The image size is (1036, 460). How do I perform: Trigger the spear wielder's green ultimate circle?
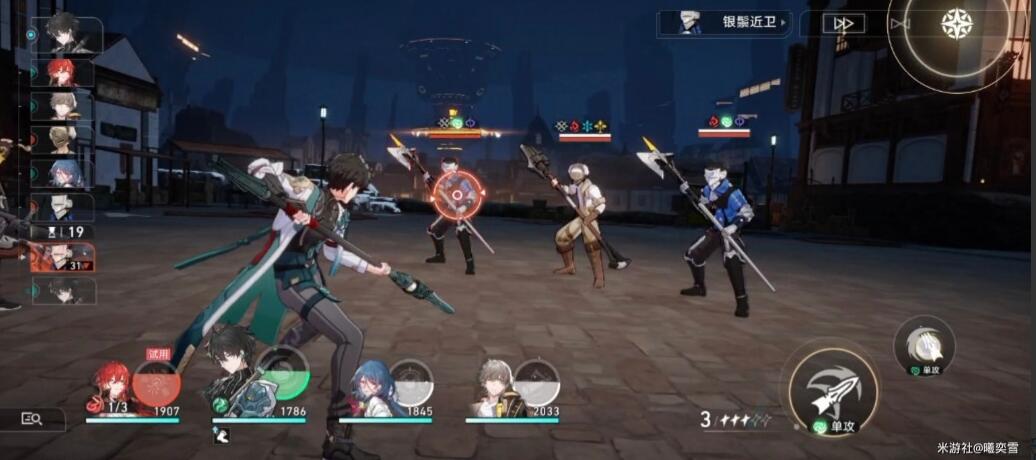pyautogui.click(x=283, y=372)
